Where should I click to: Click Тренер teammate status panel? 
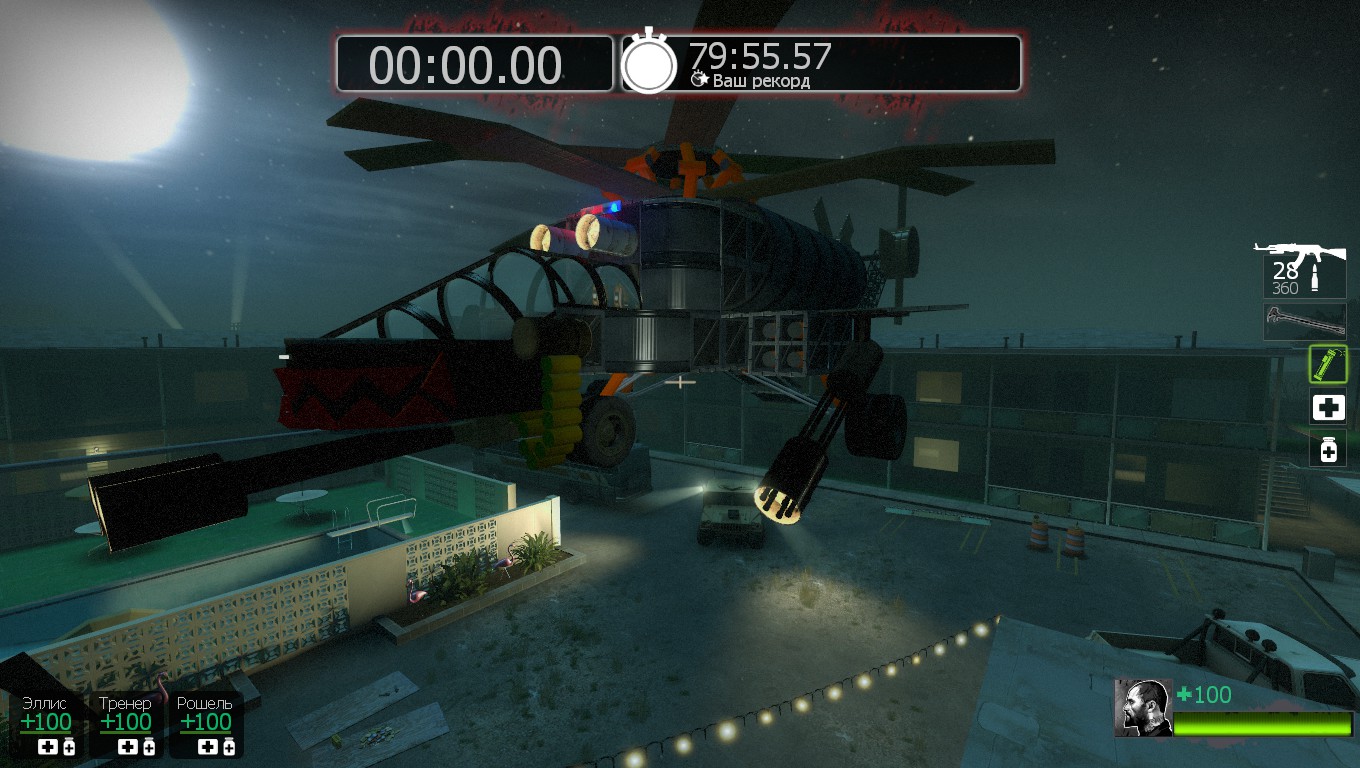point(126,724)
